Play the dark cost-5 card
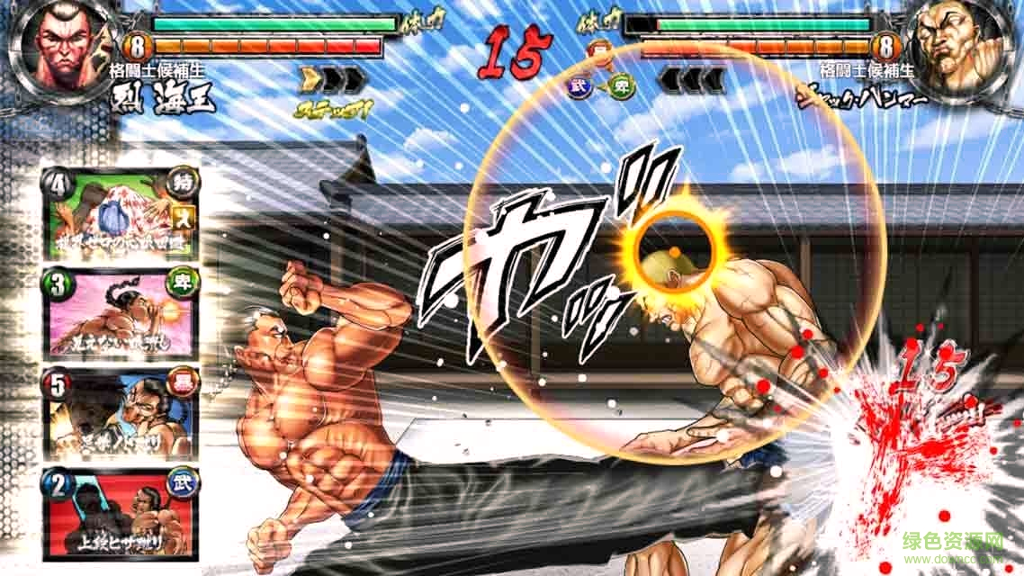The image size is (1024, 576). (120, 413)
